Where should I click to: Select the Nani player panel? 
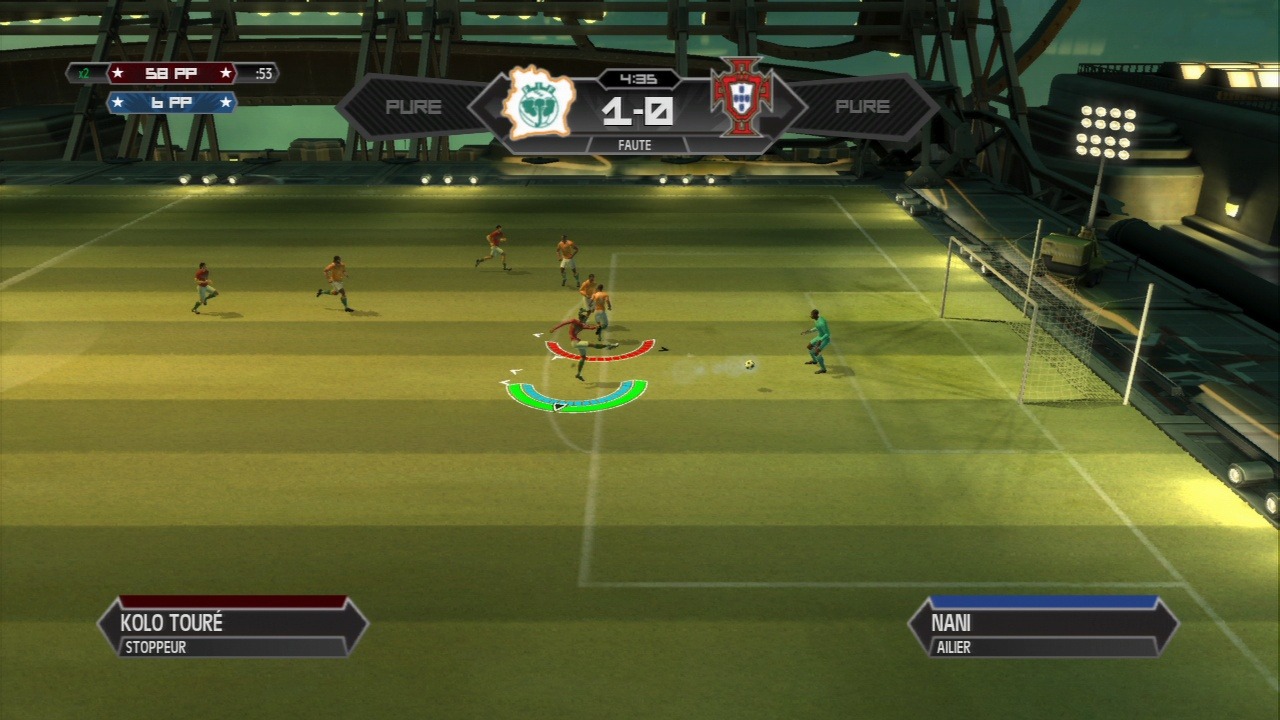pos(1043,627)
